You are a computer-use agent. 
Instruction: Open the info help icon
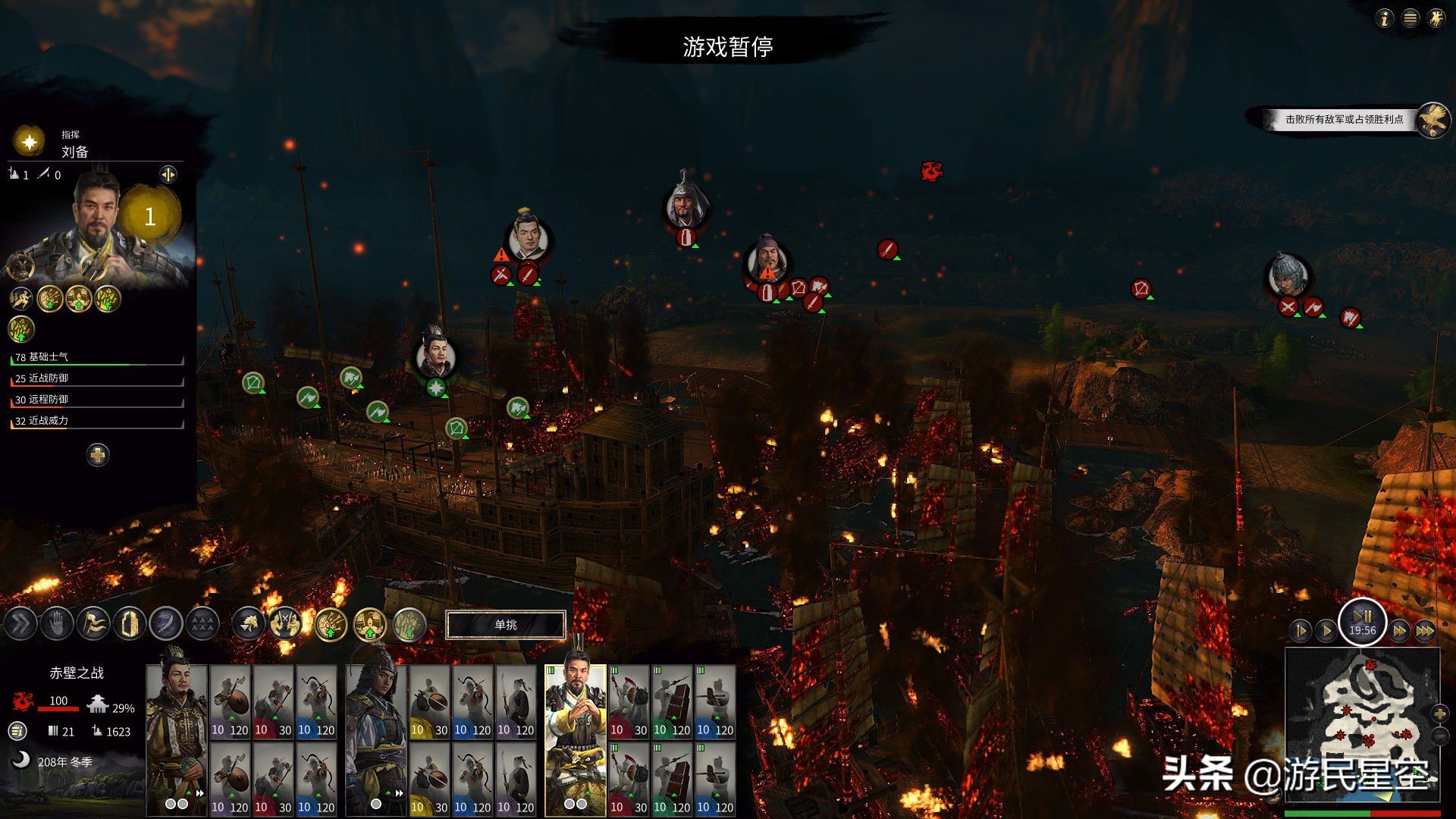coord(1385,18)
